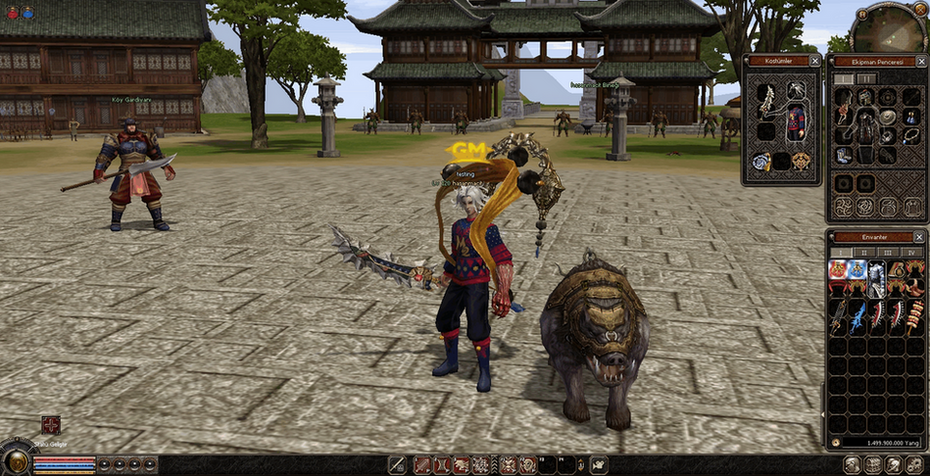Open the circular minimap
The width and height of the screenshot is (930, 476).
click(888, 28)
